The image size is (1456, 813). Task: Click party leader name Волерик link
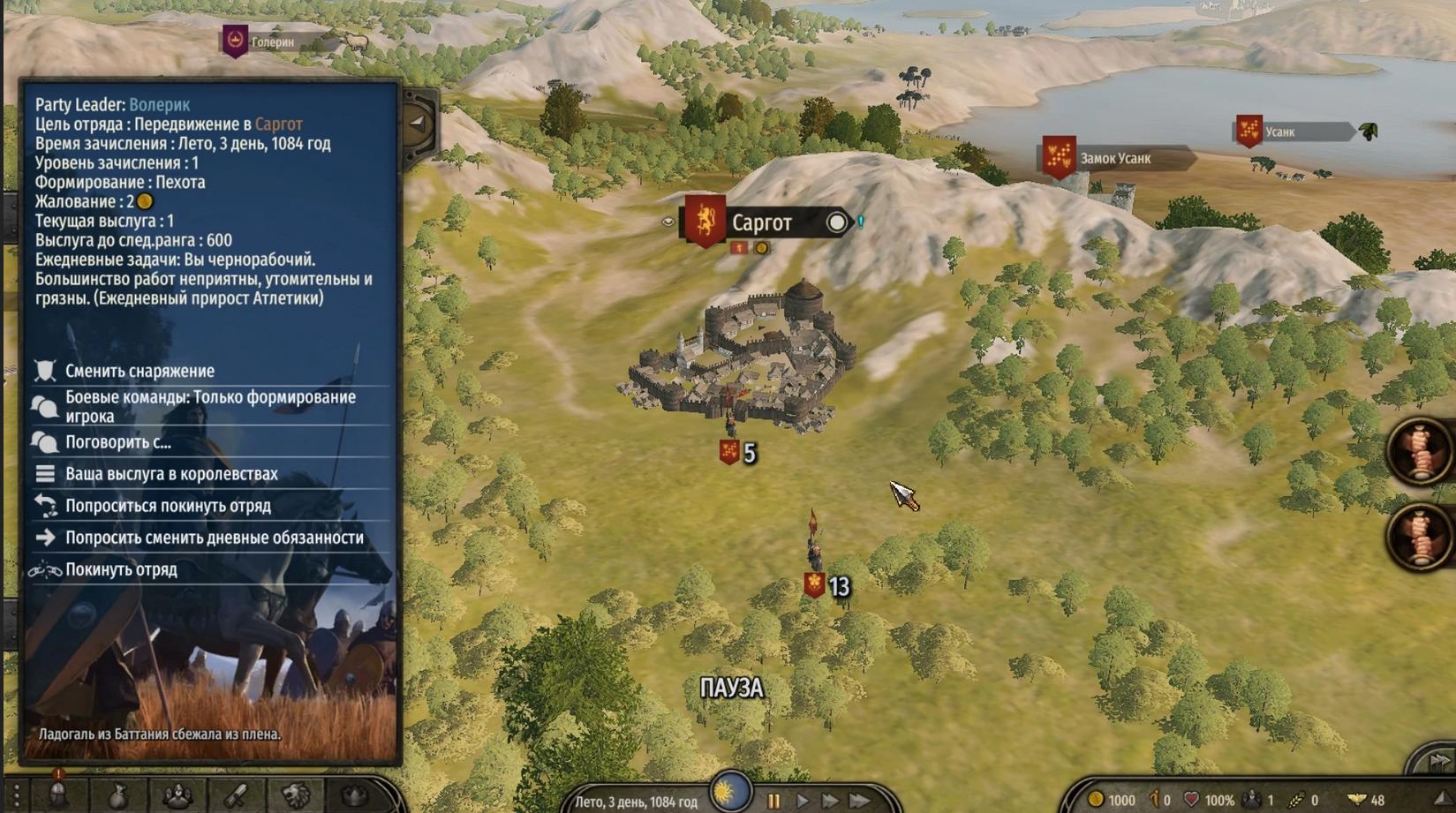point(159,105)
